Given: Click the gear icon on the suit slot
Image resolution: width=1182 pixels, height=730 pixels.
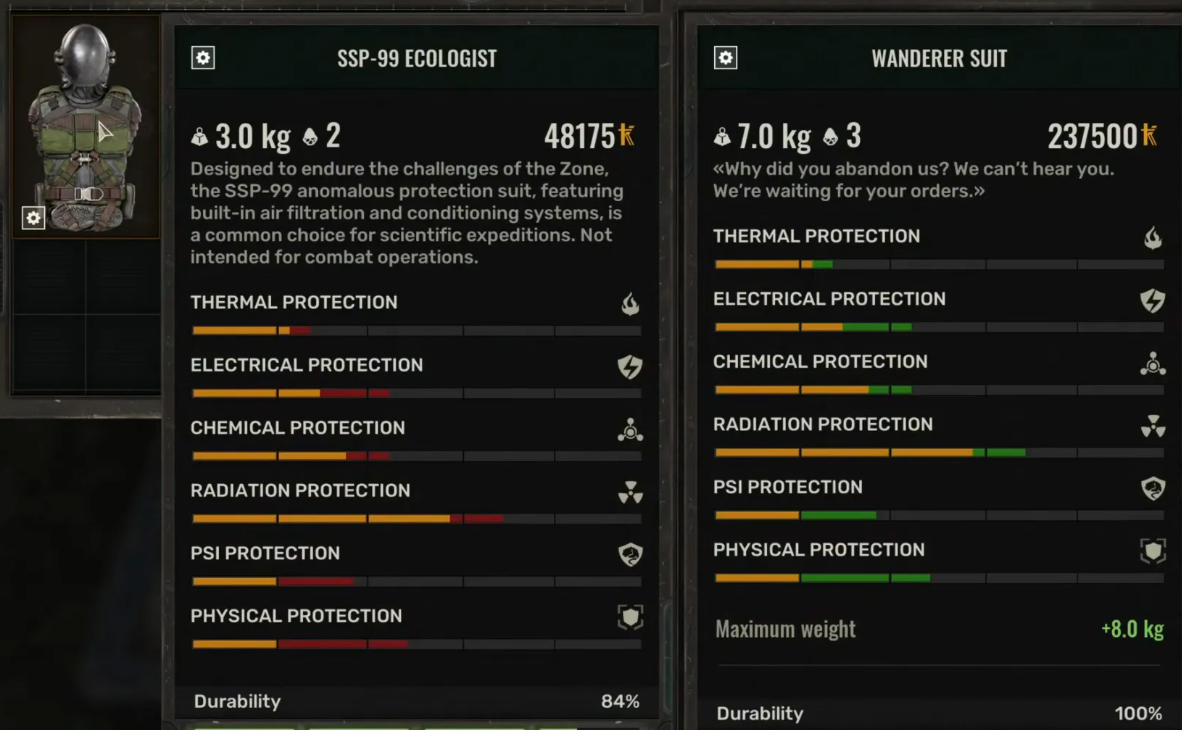Looking at the screenshot, I should [34, 217].
